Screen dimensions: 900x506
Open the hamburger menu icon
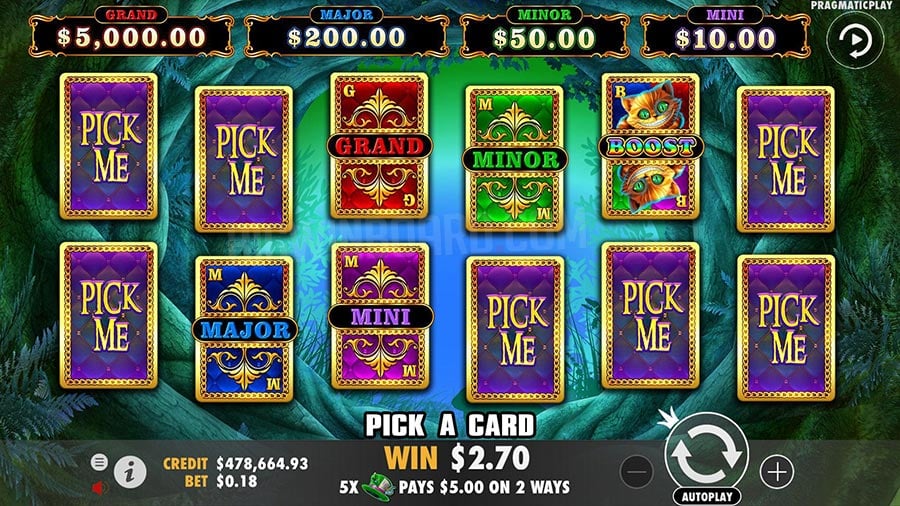point(100,462)
